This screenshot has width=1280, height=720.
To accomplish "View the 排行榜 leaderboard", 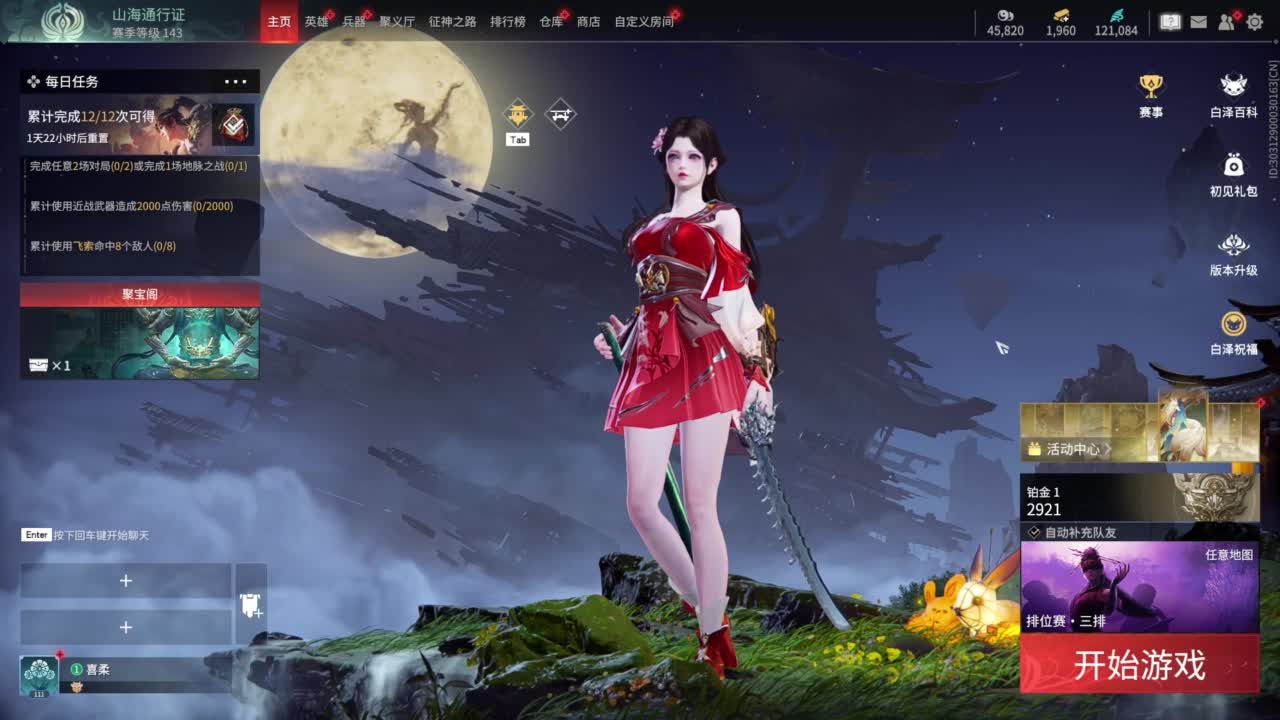I will click(507, 21).
